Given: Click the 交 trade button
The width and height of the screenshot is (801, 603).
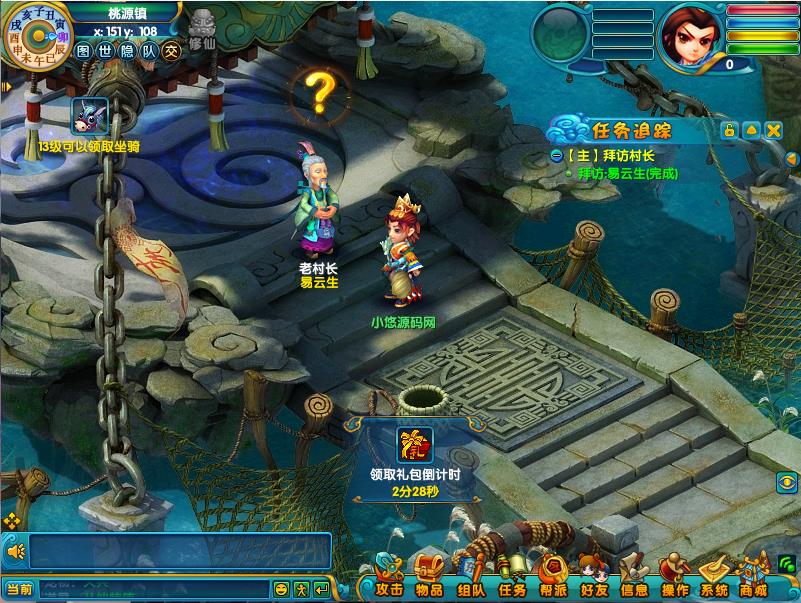Looking at the screenshot, I should [x=172, y=51].
